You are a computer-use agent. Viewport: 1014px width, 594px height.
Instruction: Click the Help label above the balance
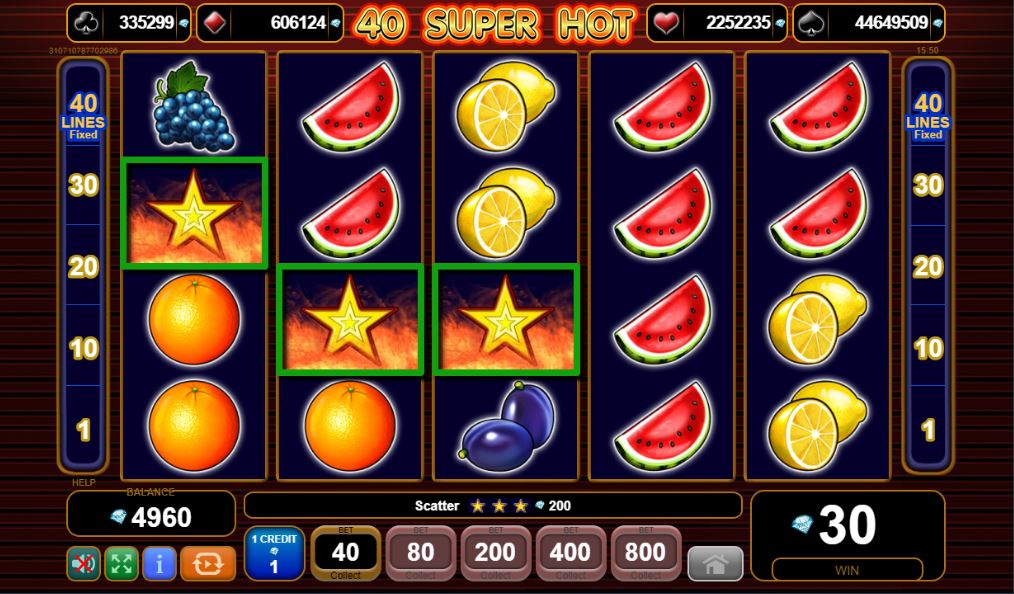coord(83,482)
